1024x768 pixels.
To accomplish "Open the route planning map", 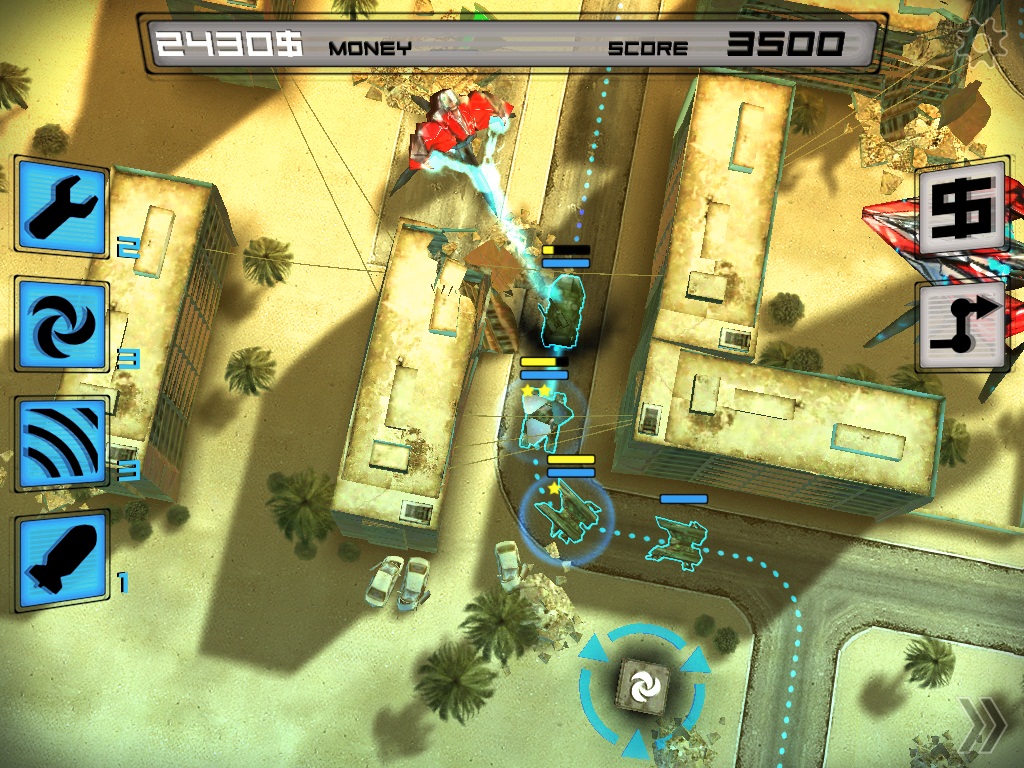I will pyautogui.click(x=960, y=326).
